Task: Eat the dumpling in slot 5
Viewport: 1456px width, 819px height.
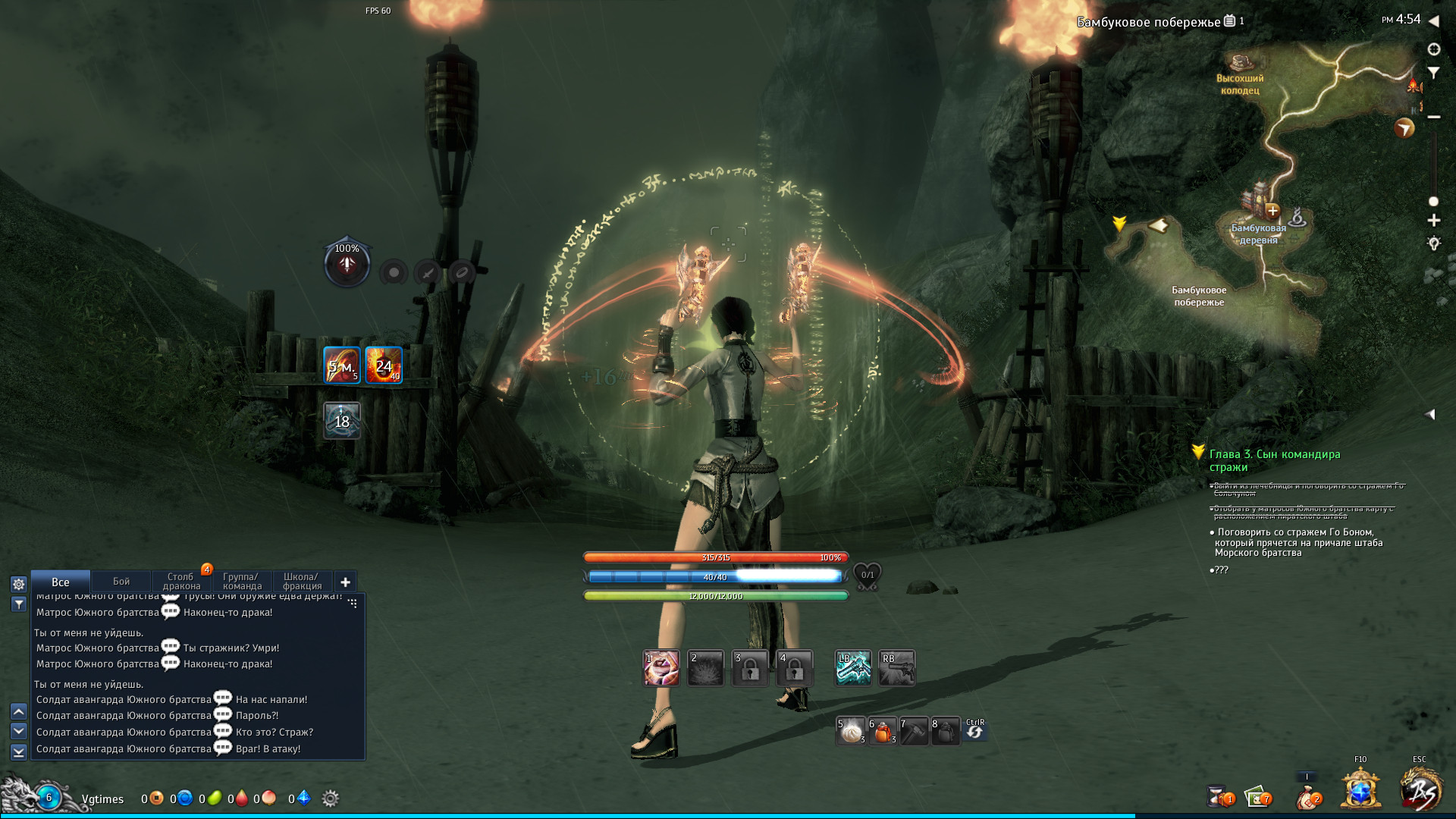Action: tap(852, 732)
